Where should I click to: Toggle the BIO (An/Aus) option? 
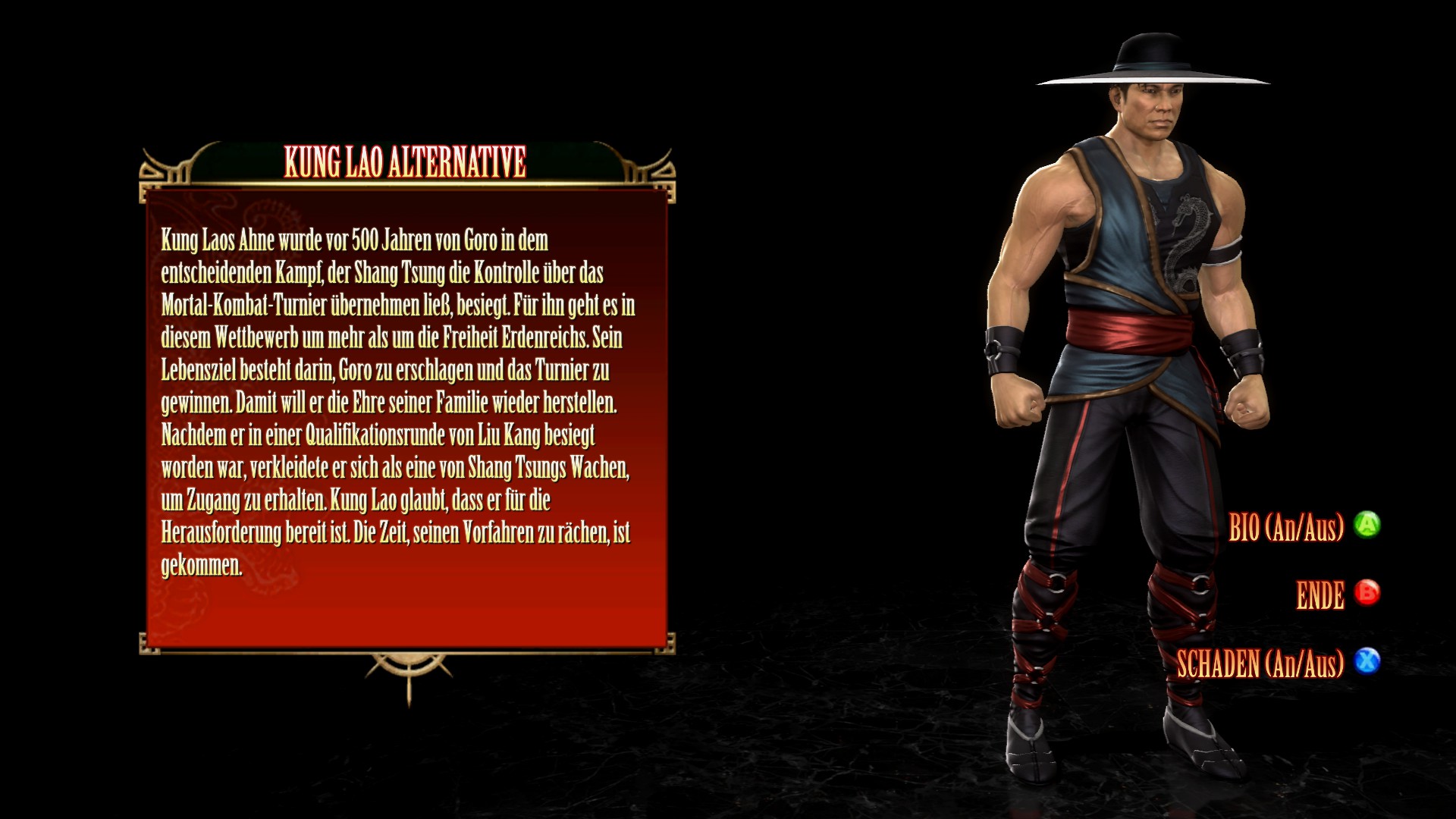coord(1286,527)
